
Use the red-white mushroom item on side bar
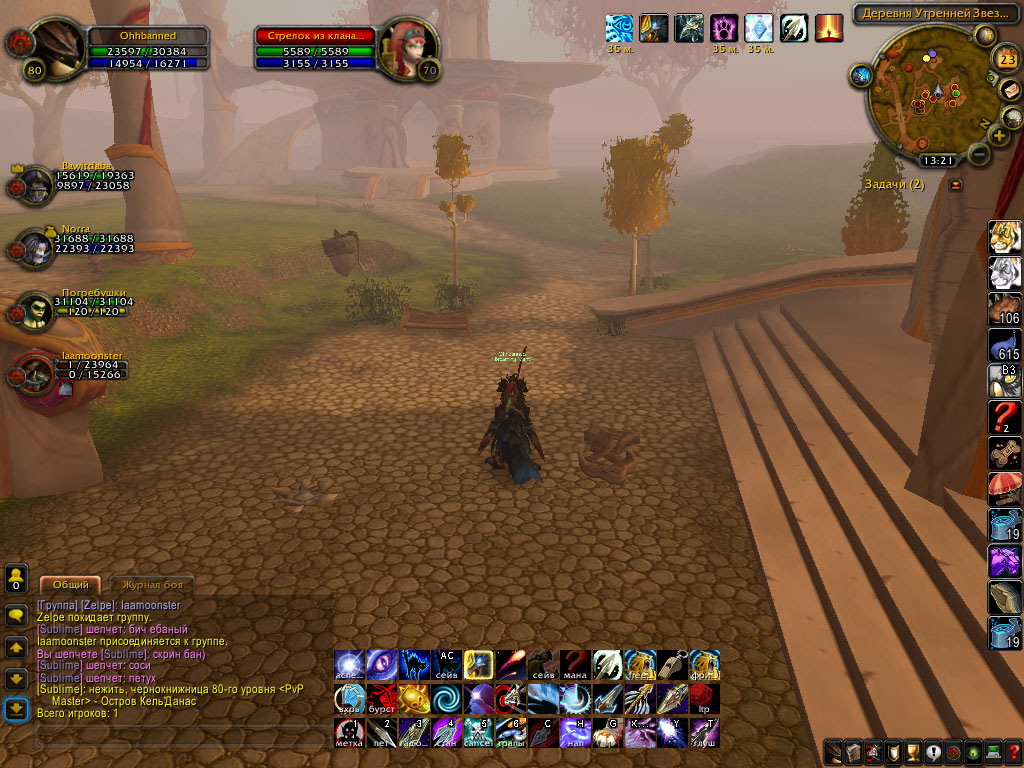[x=1003, y=489]
